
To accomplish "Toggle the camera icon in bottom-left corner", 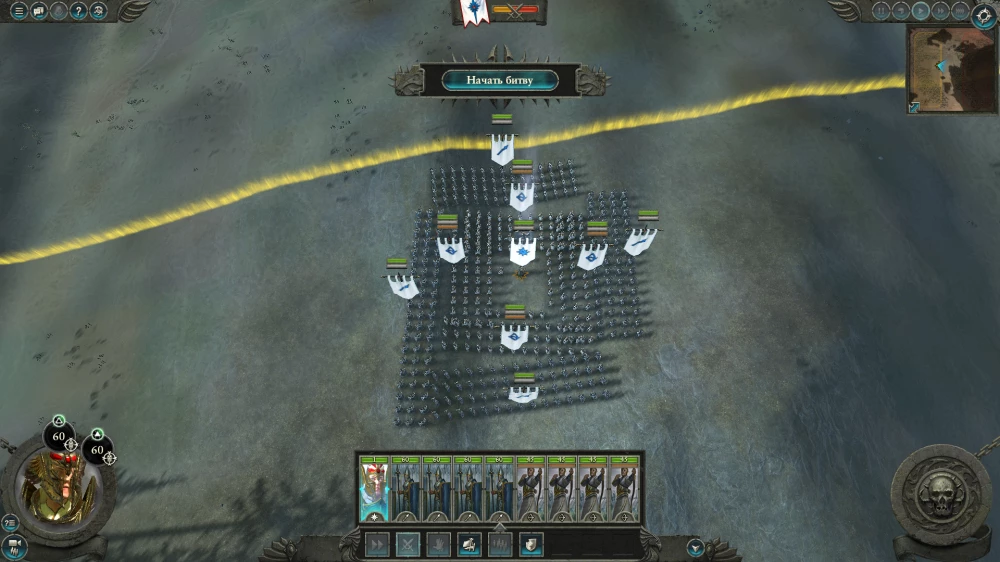I will coord(13,547).
